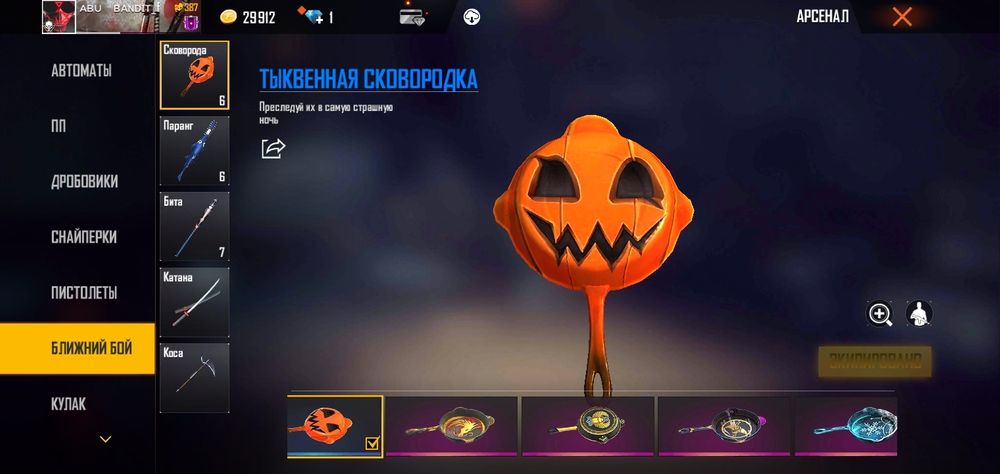
Task: Preview the skin on the character icon
Action: (919, 314)
